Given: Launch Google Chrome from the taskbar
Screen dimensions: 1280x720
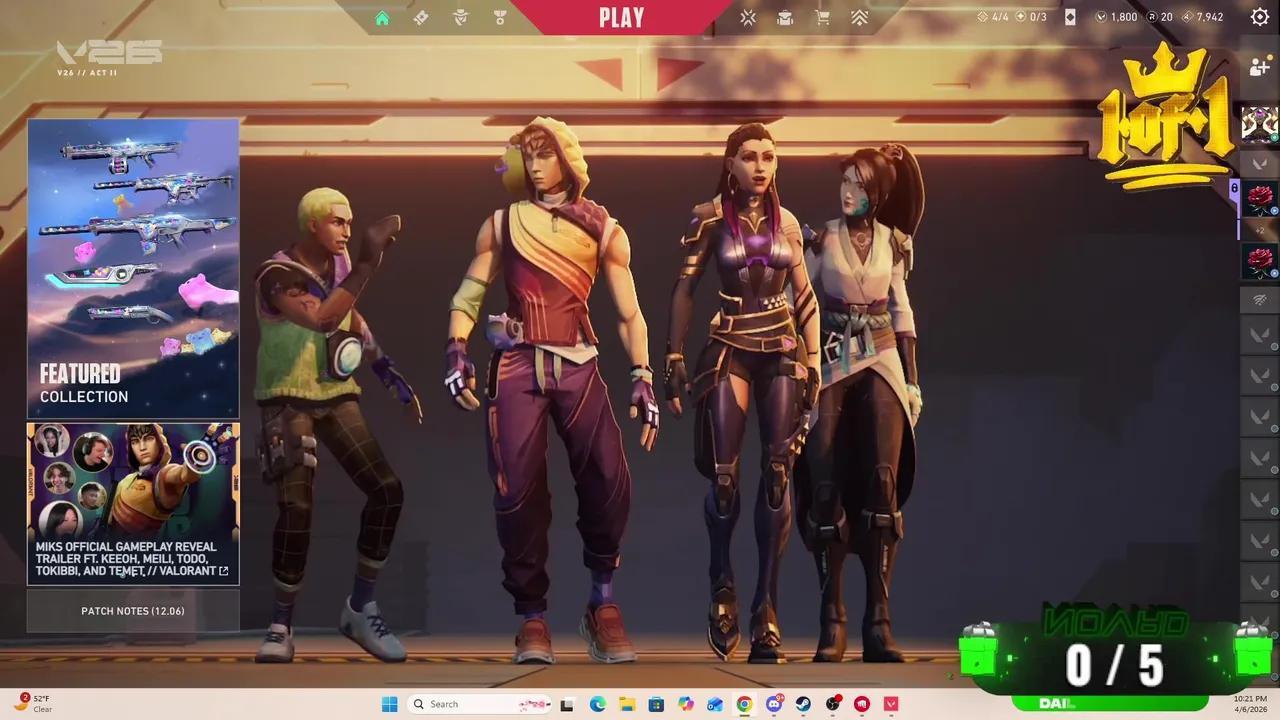Looking at the screenshot, I should pos(744,704).
